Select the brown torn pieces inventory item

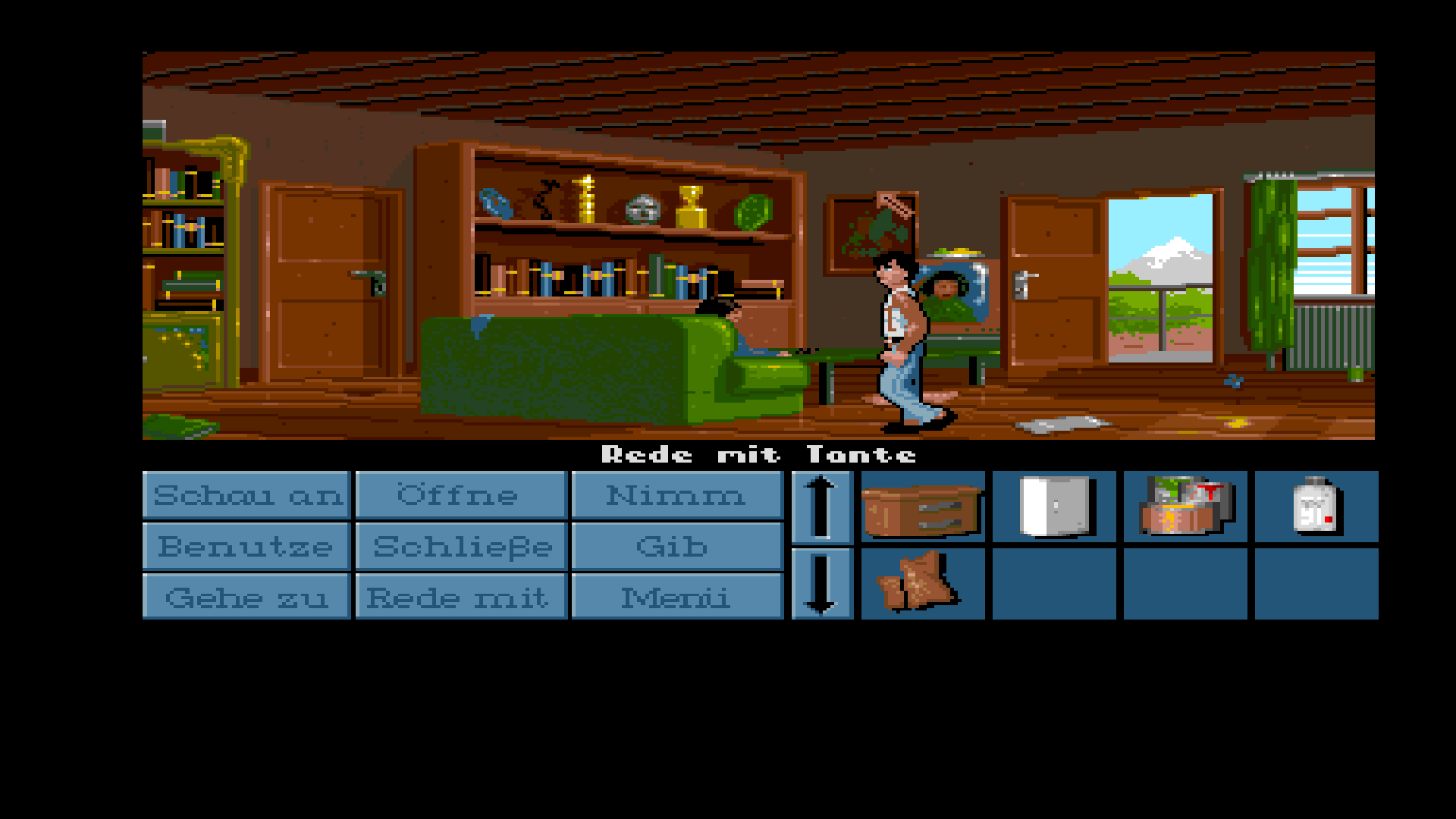coord(923,583)
